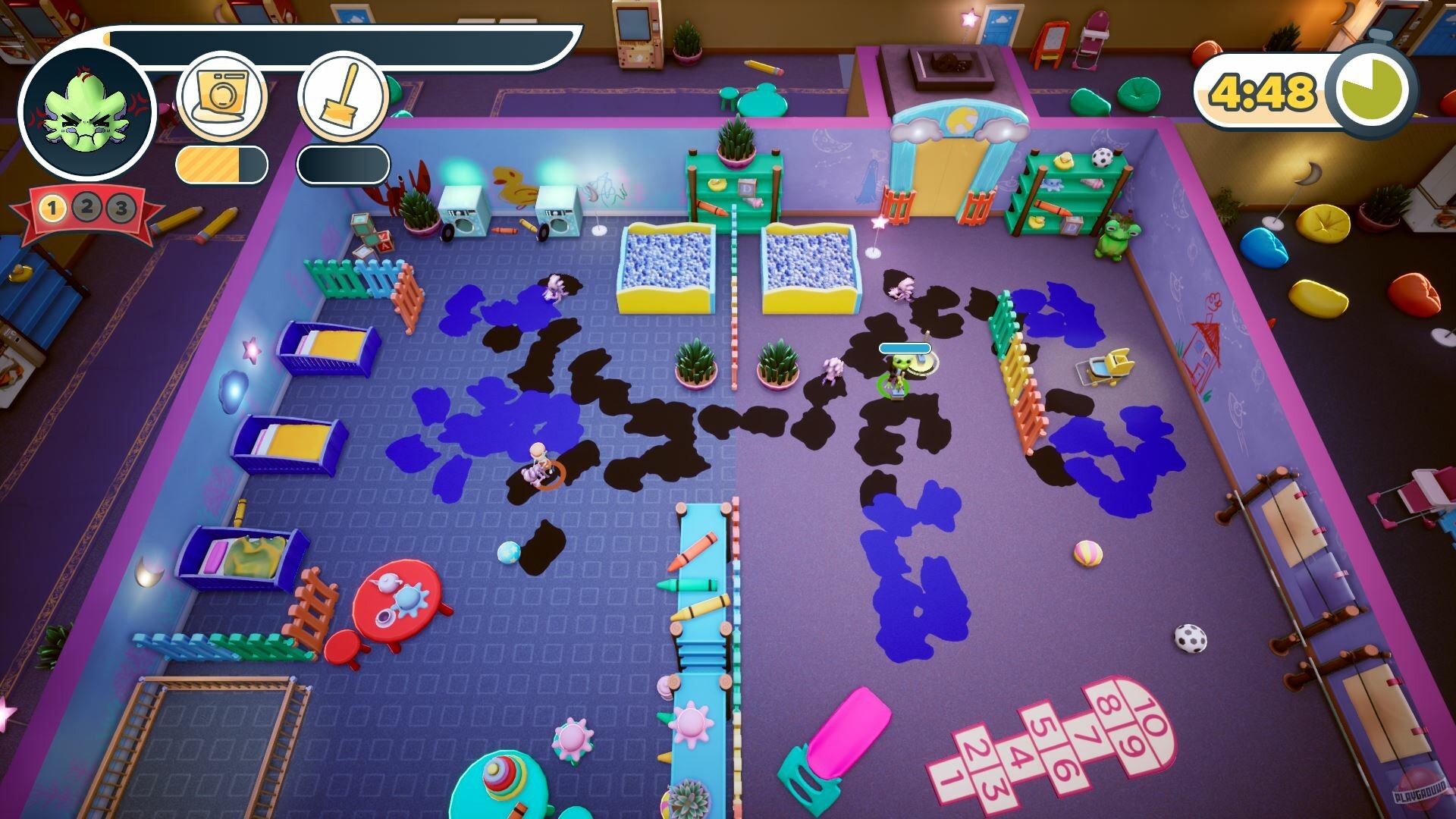Expand the empty sweeping progress pill
The height and width of the screenshot is (819, 1456).
pos(342,165)
